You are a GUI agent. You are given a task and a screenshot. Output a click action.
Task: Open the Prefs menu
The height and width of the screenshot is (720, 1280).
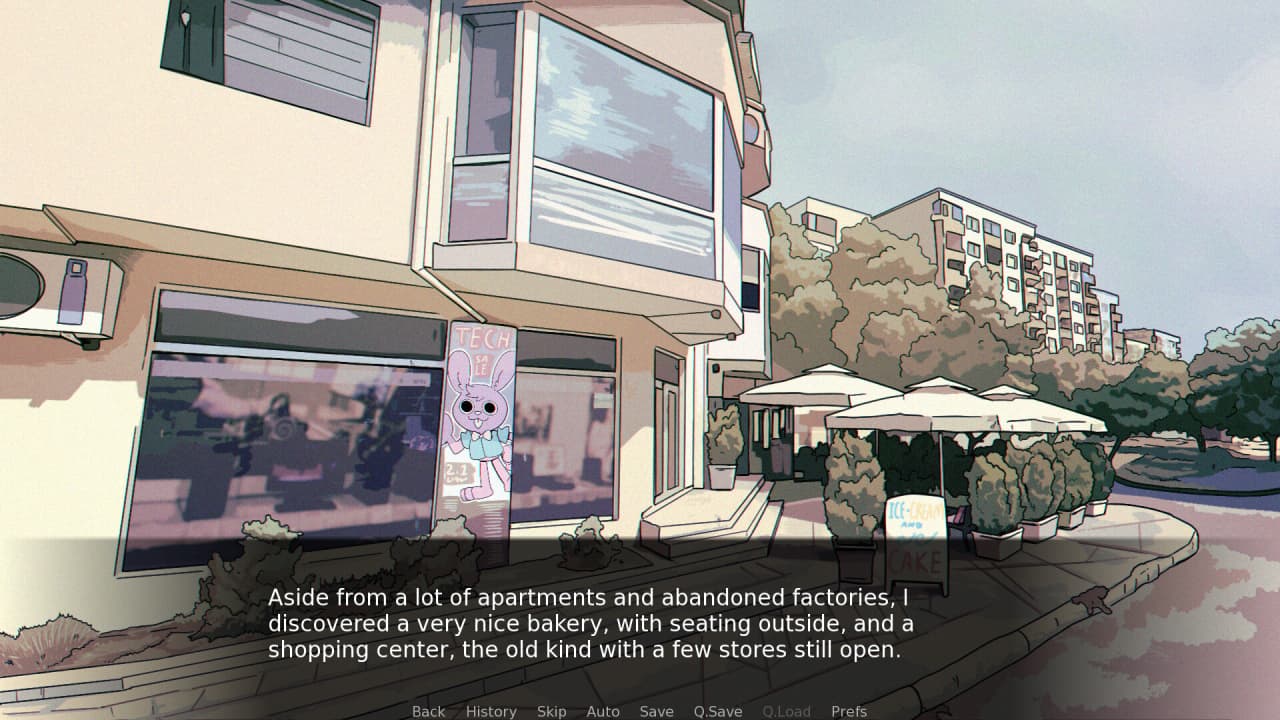[x=849, y=711]
